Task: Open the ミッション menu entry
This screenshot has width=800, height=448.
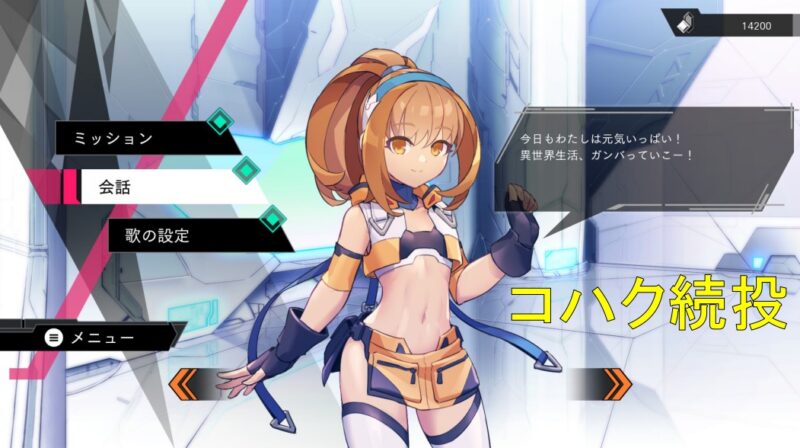Action: pyautogui.click(x=140, y=138)
